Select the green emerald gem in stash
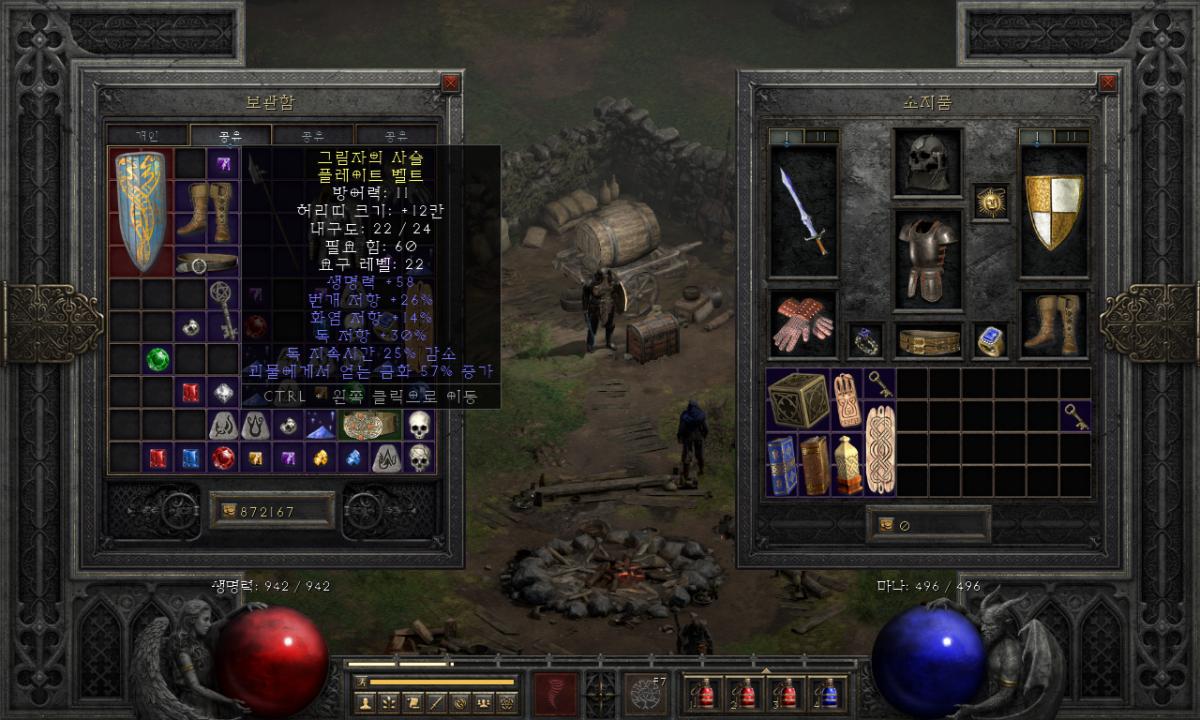This screenshot has width=1200, height=720. point(157,358)
